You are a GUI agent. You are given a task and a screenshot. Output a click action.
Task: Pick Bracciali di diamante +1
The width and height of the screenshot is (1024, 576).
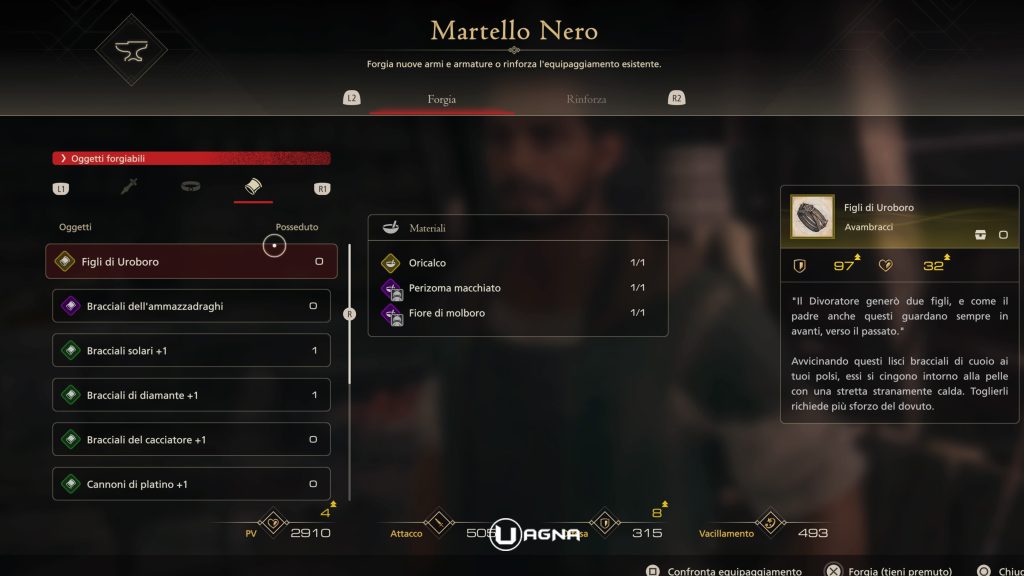click(x=191, y=395)
